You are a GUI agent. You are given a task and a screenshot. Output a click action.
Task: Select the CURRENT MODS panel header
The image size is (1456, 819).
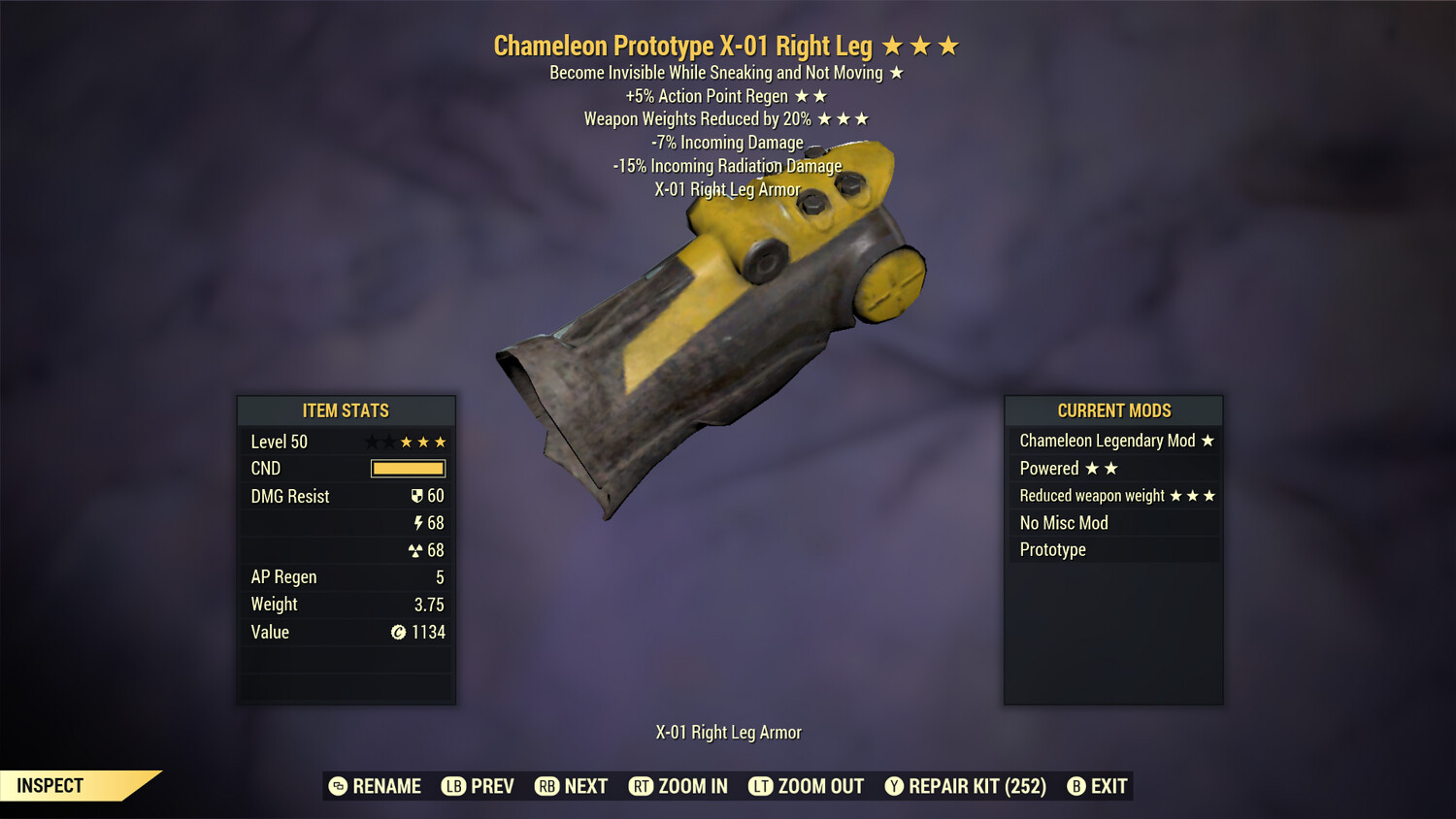tap(1113, 410)
